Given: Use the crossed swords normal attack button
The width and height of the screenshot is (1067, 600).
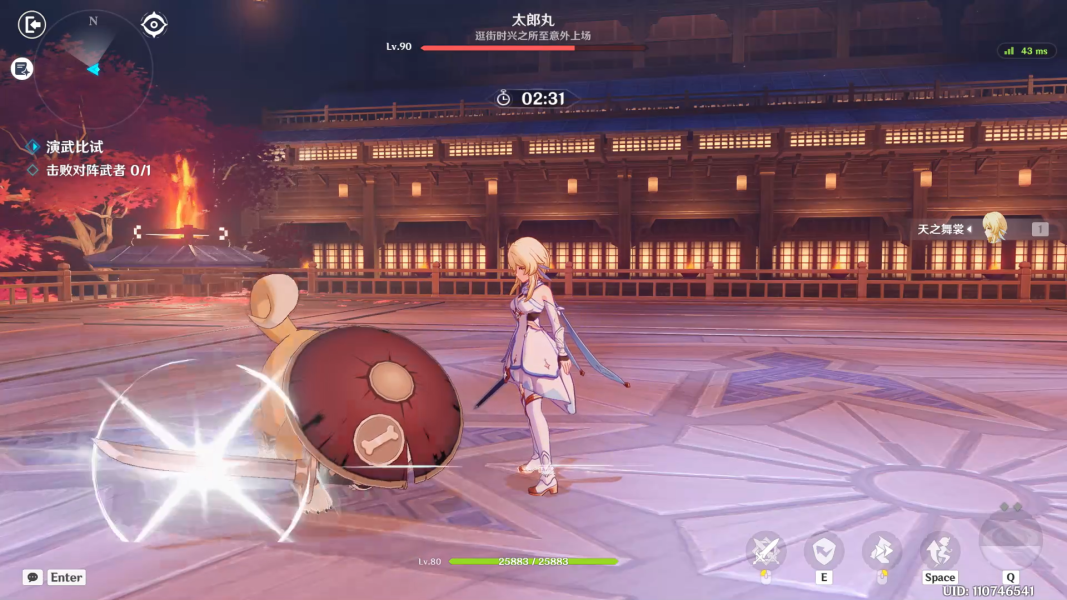Looking at the screenshot, I should (766, 551).
